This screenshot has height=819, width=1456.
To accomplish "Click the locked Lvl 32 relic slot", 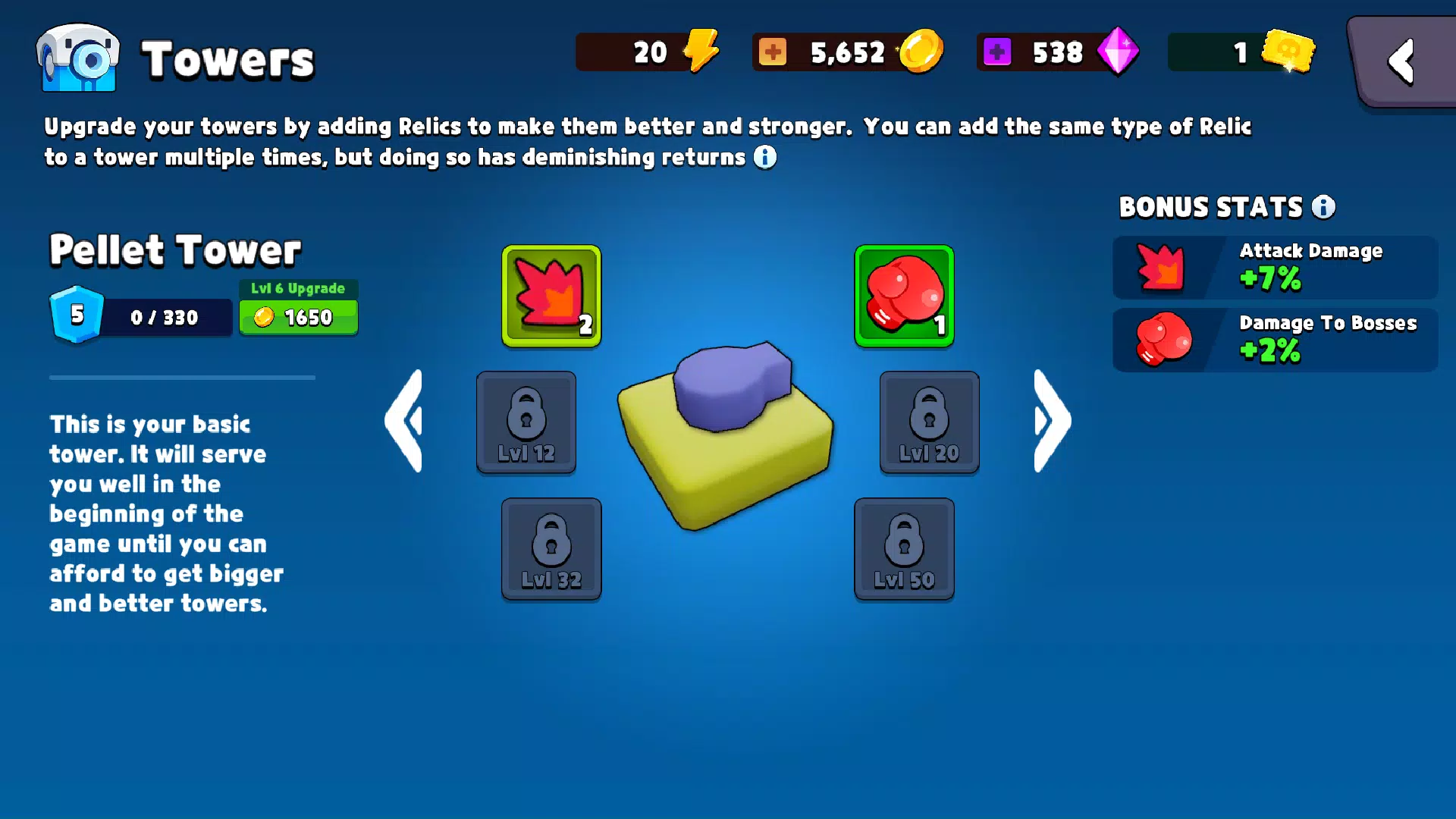I will pyautogui.click(x=551, y=549).
